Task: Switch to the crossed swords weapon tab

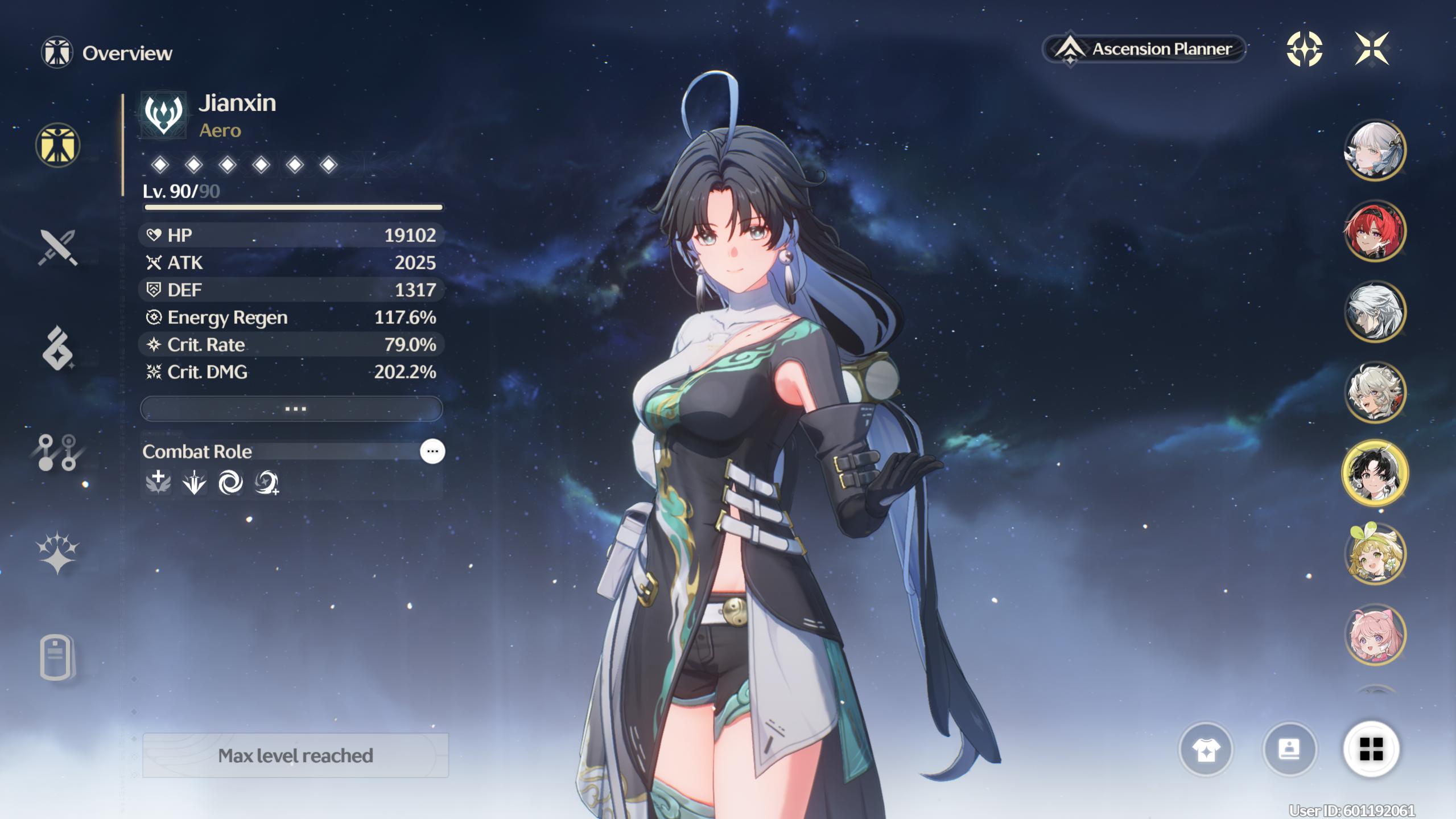Action: [x=57, y=248]
